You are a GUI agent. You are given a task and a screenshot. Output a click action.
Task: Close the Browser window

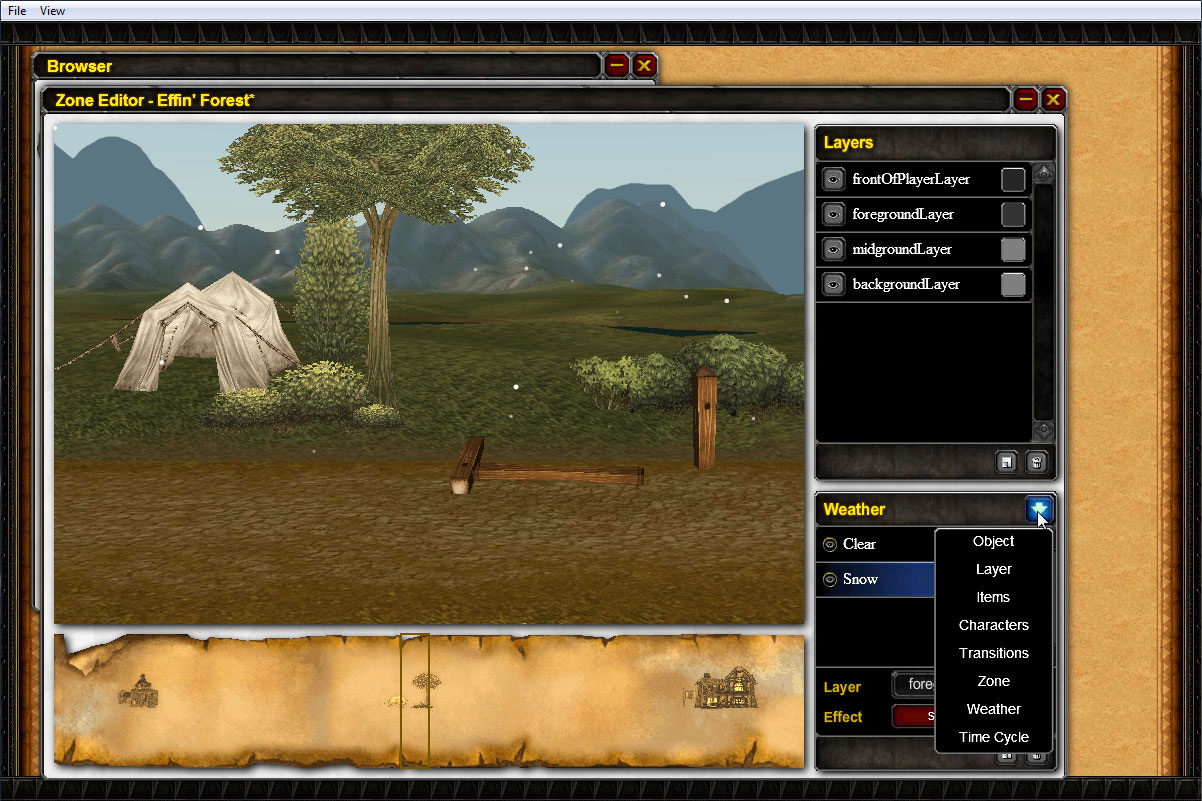[x=645, y=66]
